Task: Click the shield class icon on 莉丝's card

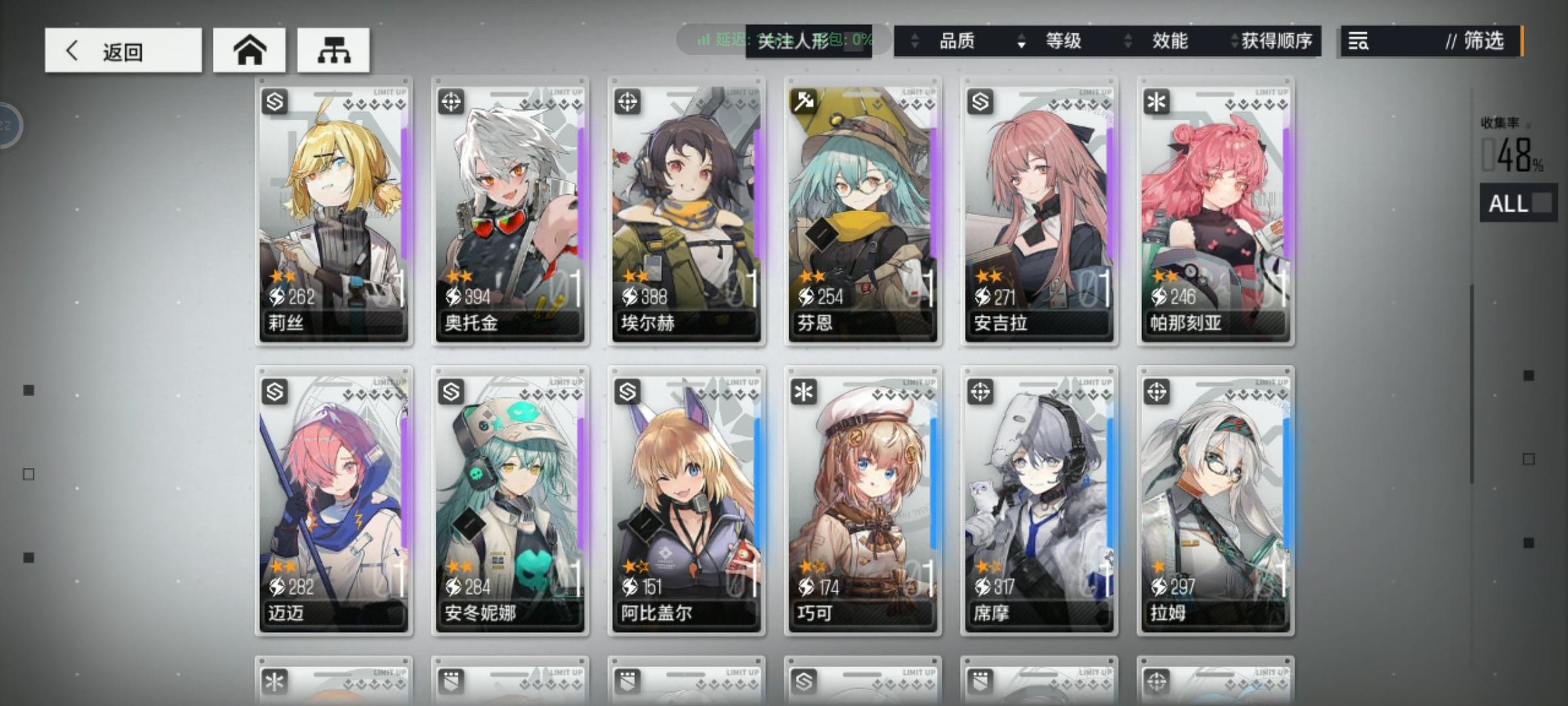Action: pyautogui.click(x=274, y=103)
